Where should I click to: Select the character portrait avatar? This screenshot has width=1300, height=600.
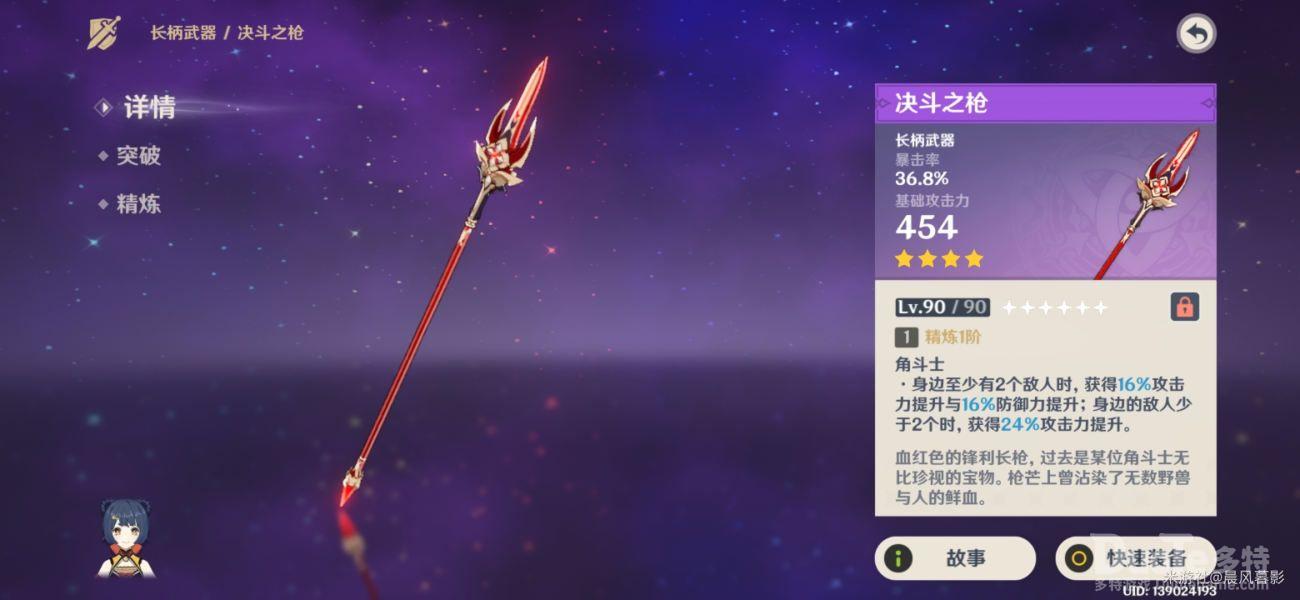tap(125, 538)
